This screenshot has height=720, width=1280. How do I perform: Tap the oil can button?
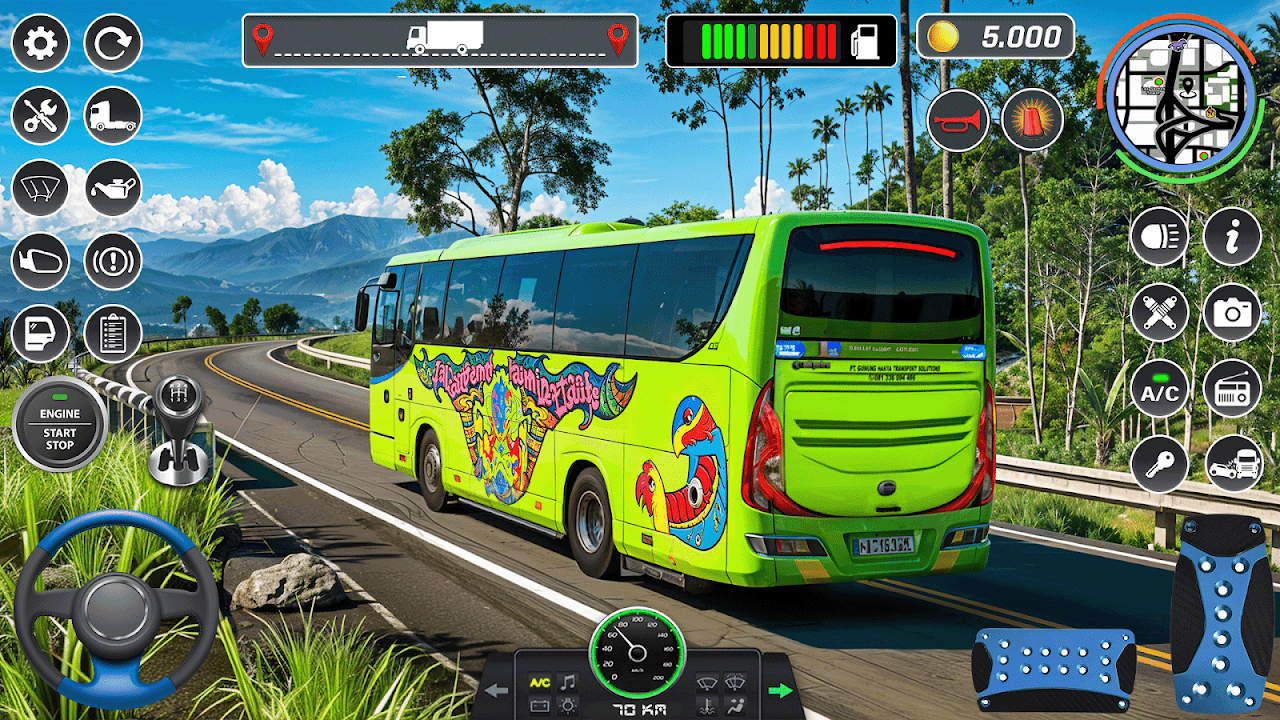pos(113,188)
